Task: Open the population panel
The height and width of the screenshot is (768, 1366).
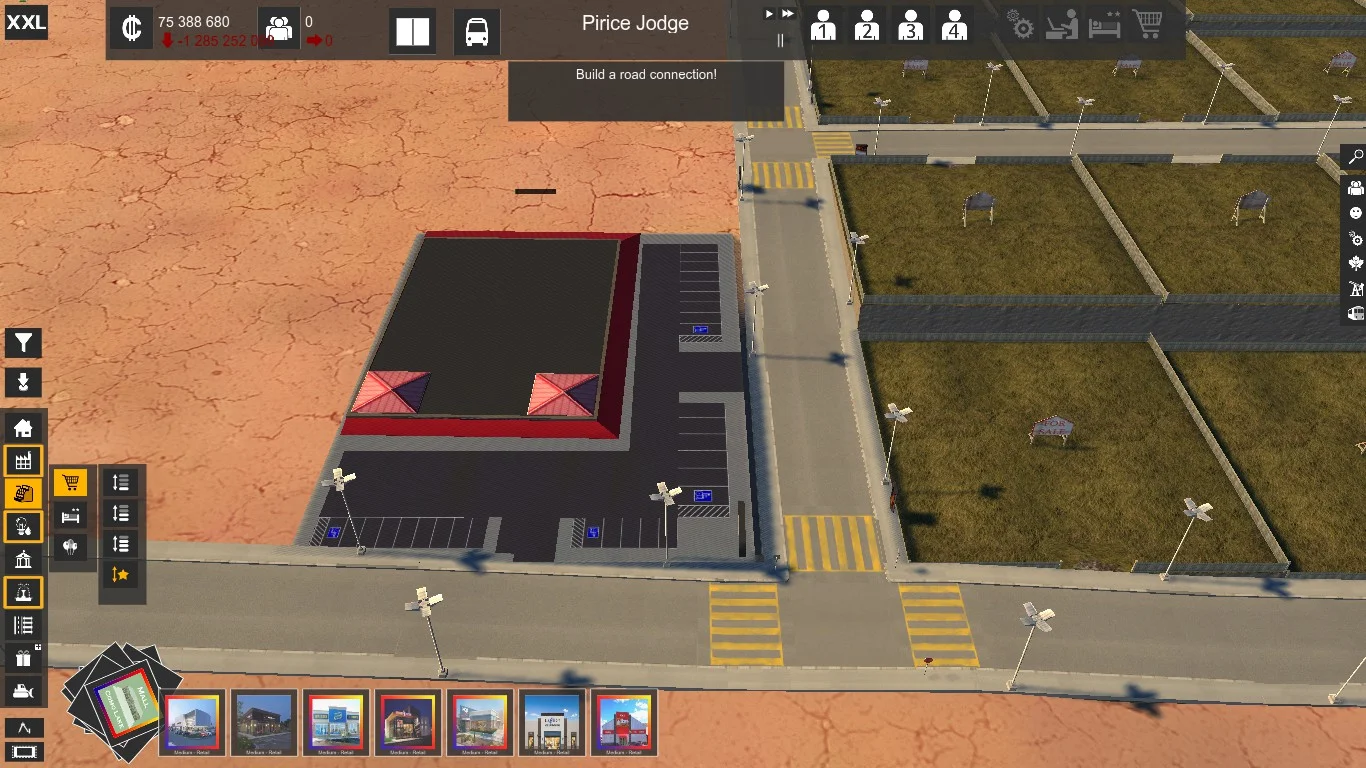Action: click(x=279, y=28)
